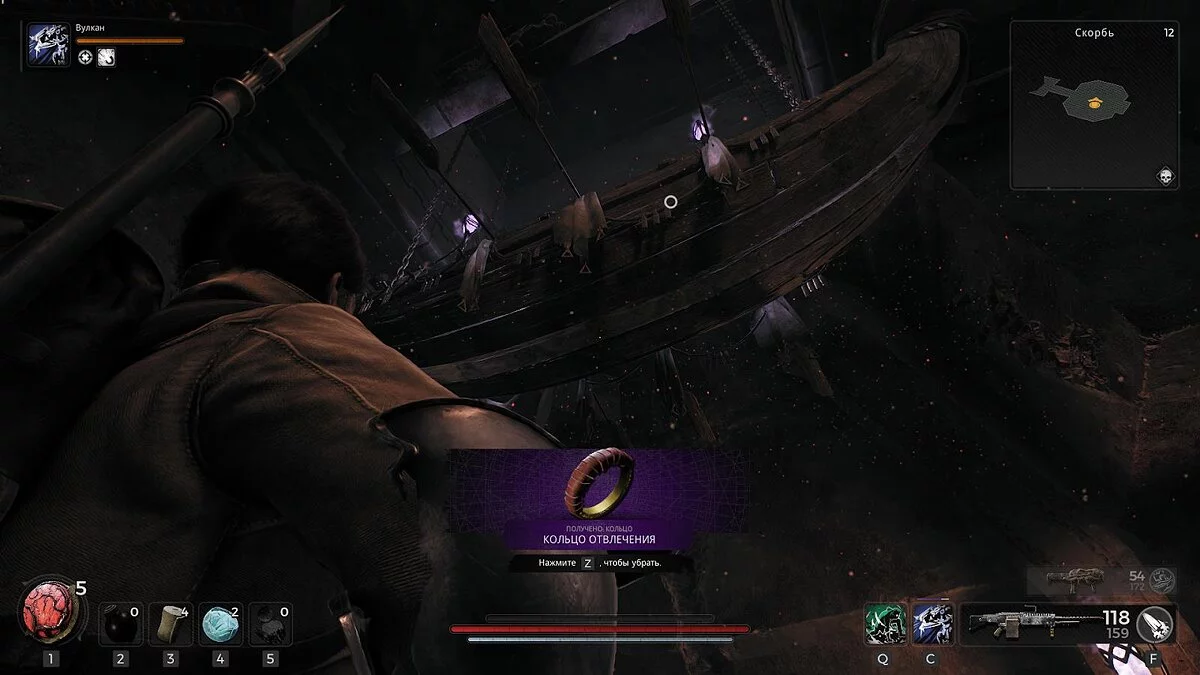
Task: Click the depleted dark item in slot 5
Action: tap(268, 625)
